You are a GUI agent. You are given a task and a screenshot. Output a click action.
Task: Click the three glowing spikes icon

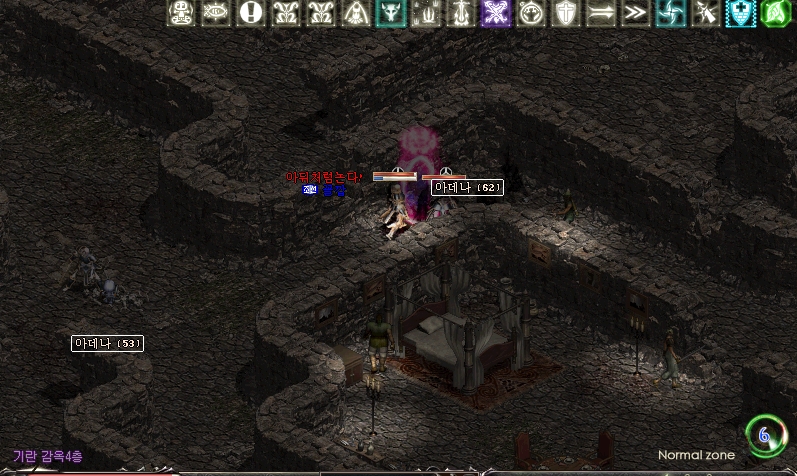coord(425,13)
